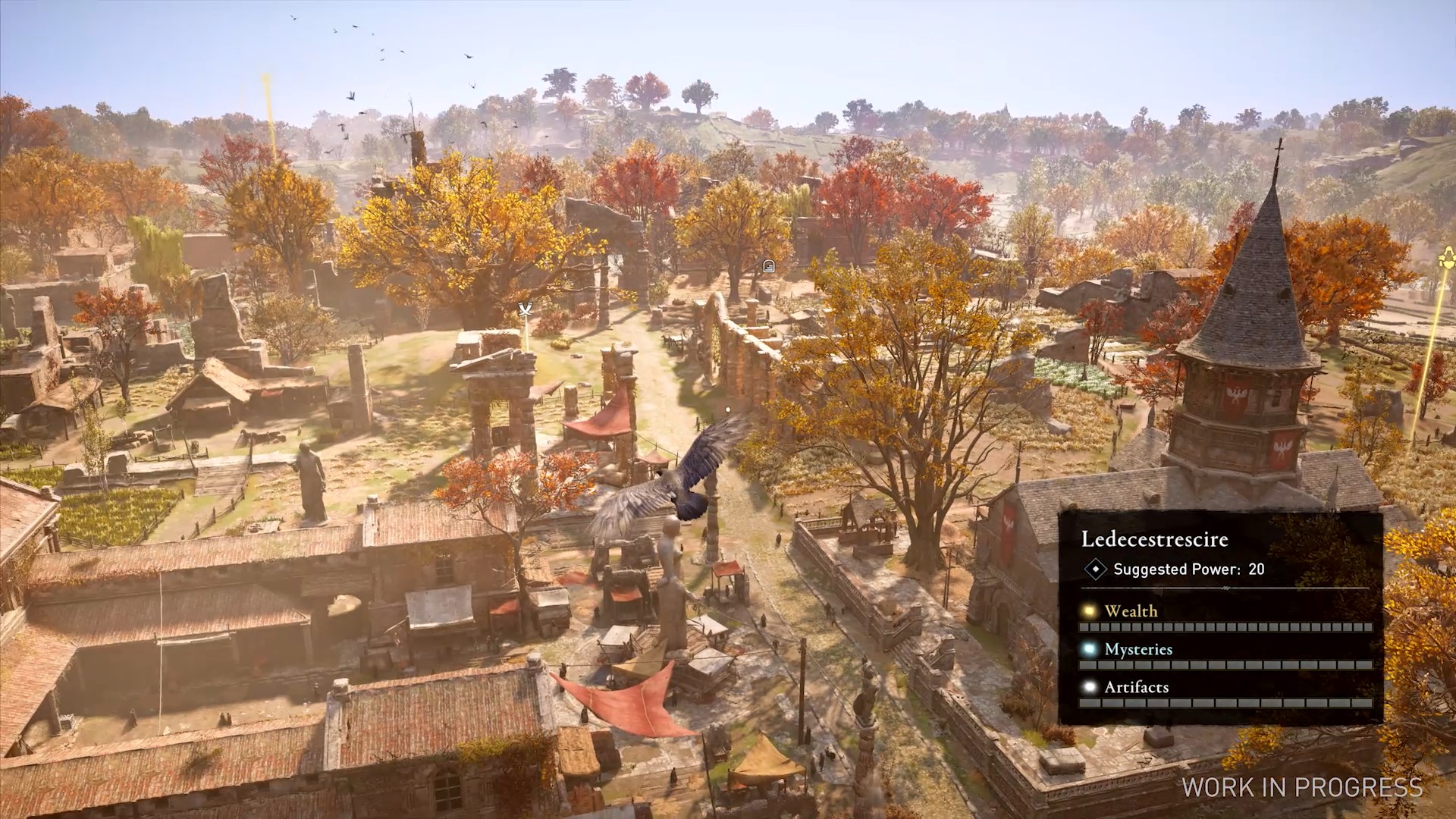Select the arched tablet location marker
Image resolution: width=1456 pixels, height=819 pixels.
(x=768, y=265)
